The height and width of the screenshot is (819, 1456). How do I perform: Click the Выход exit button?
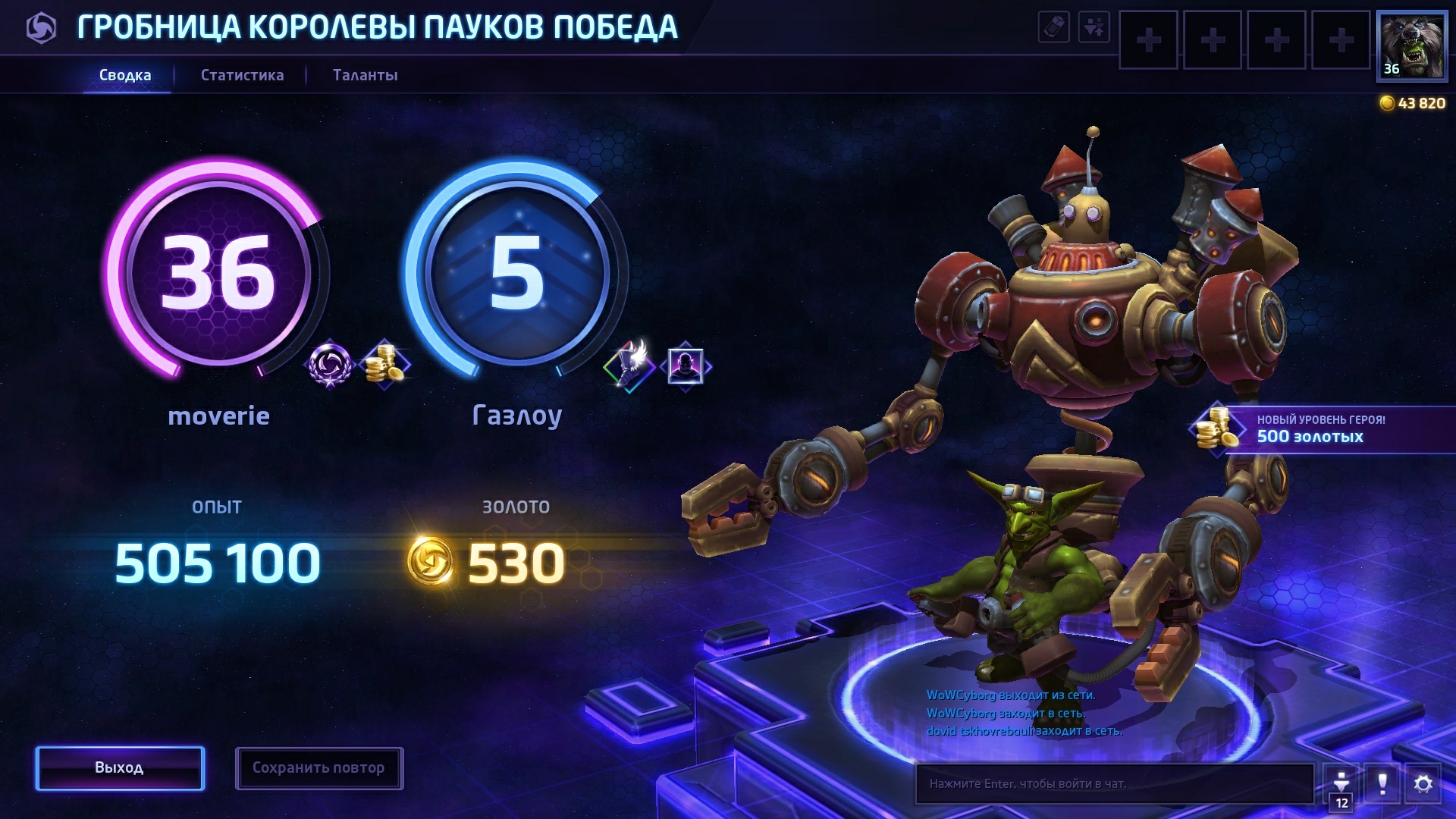pyautogui.click(x=120, y=768)
